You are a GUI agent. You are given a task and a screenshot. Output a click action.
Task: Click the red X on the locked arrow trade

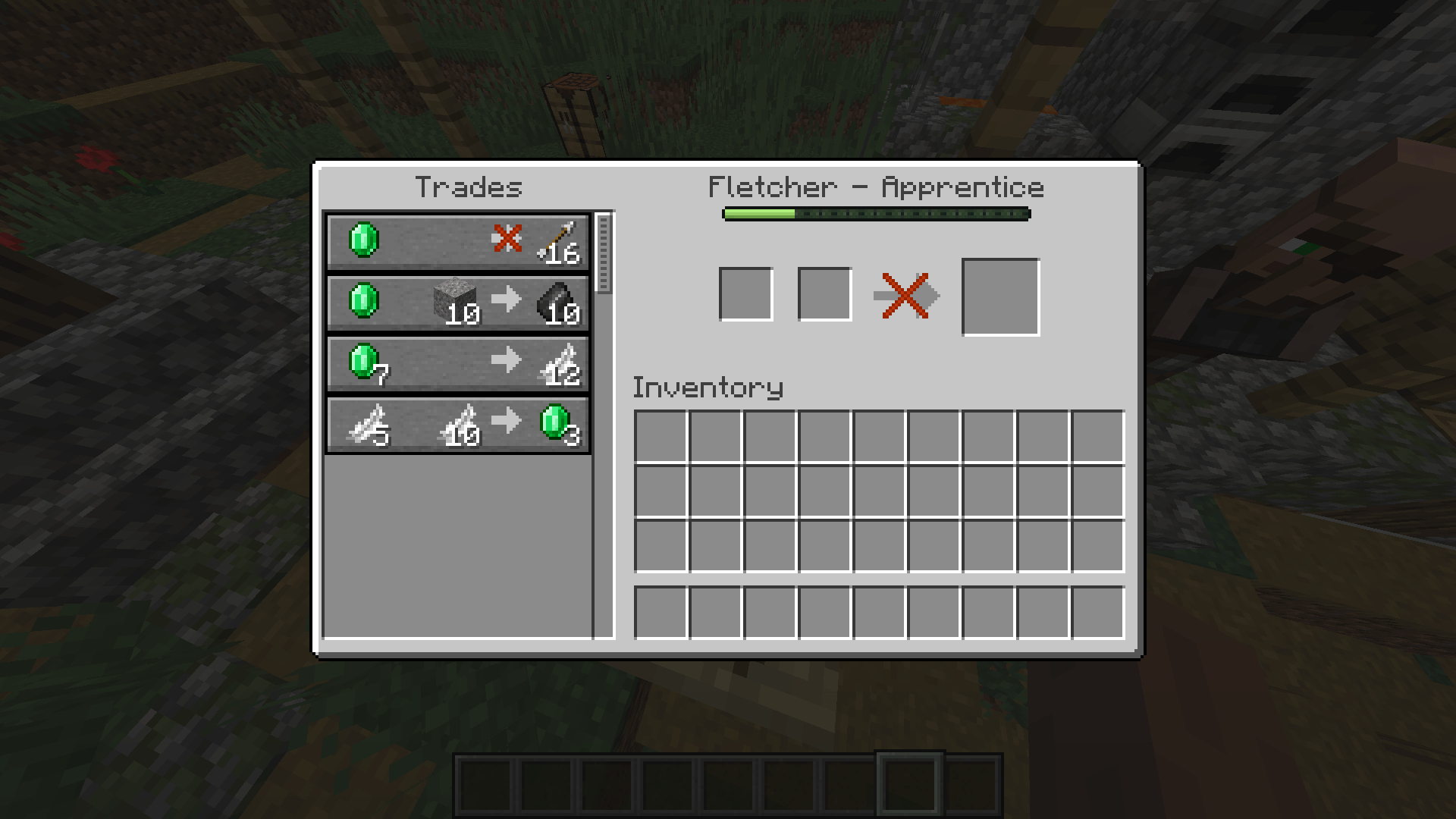[507, 239]
